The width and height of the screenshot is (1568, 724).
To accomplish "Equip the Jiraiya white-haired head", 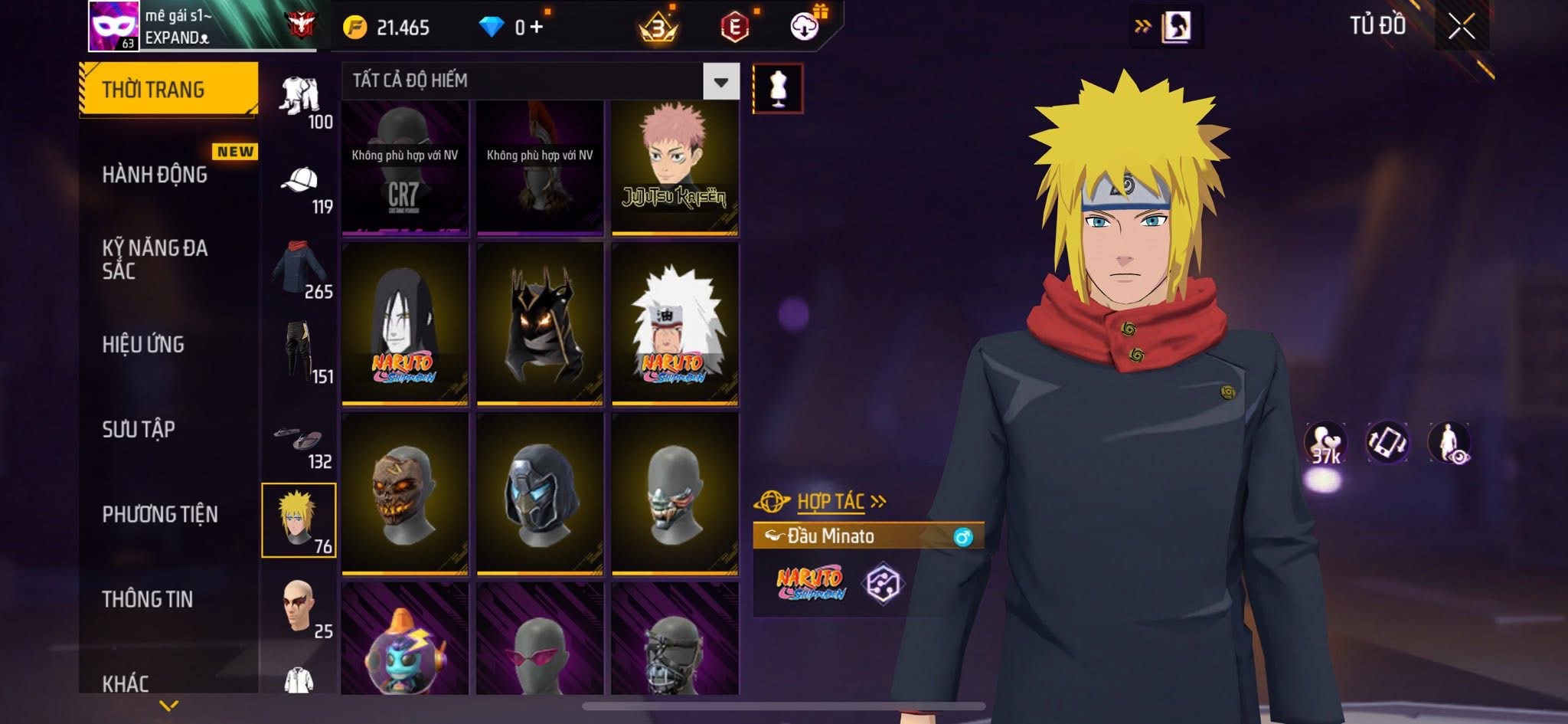I will click(675, 323).
